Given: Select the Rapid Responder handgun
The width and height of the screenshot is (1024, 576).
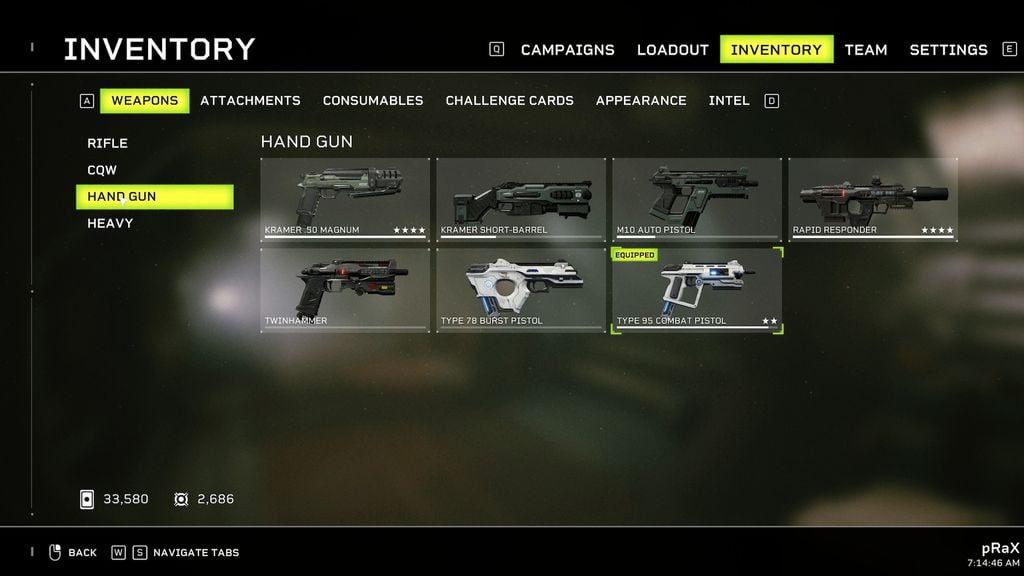Looking at the screenshot, I should pyautogui.click(x=873, y=199).
